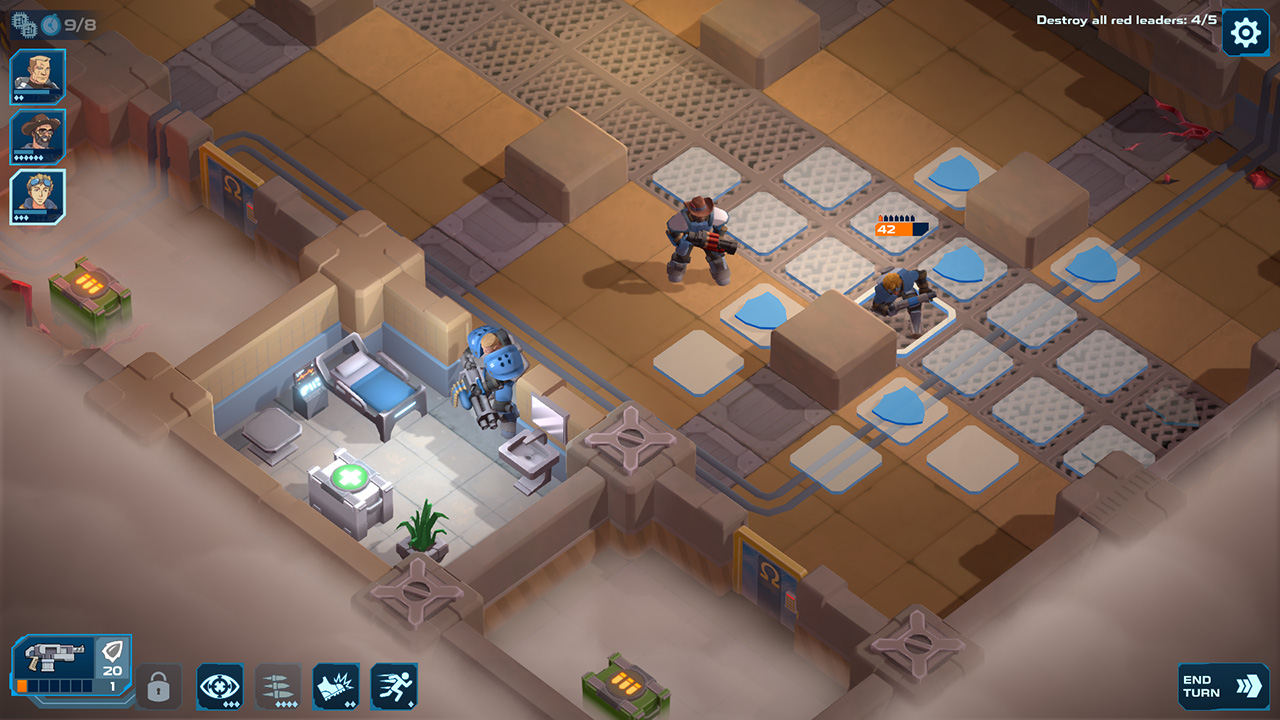
Task: Select the cowboy hat squad member portrait
Action: click(x=39, y=136)
